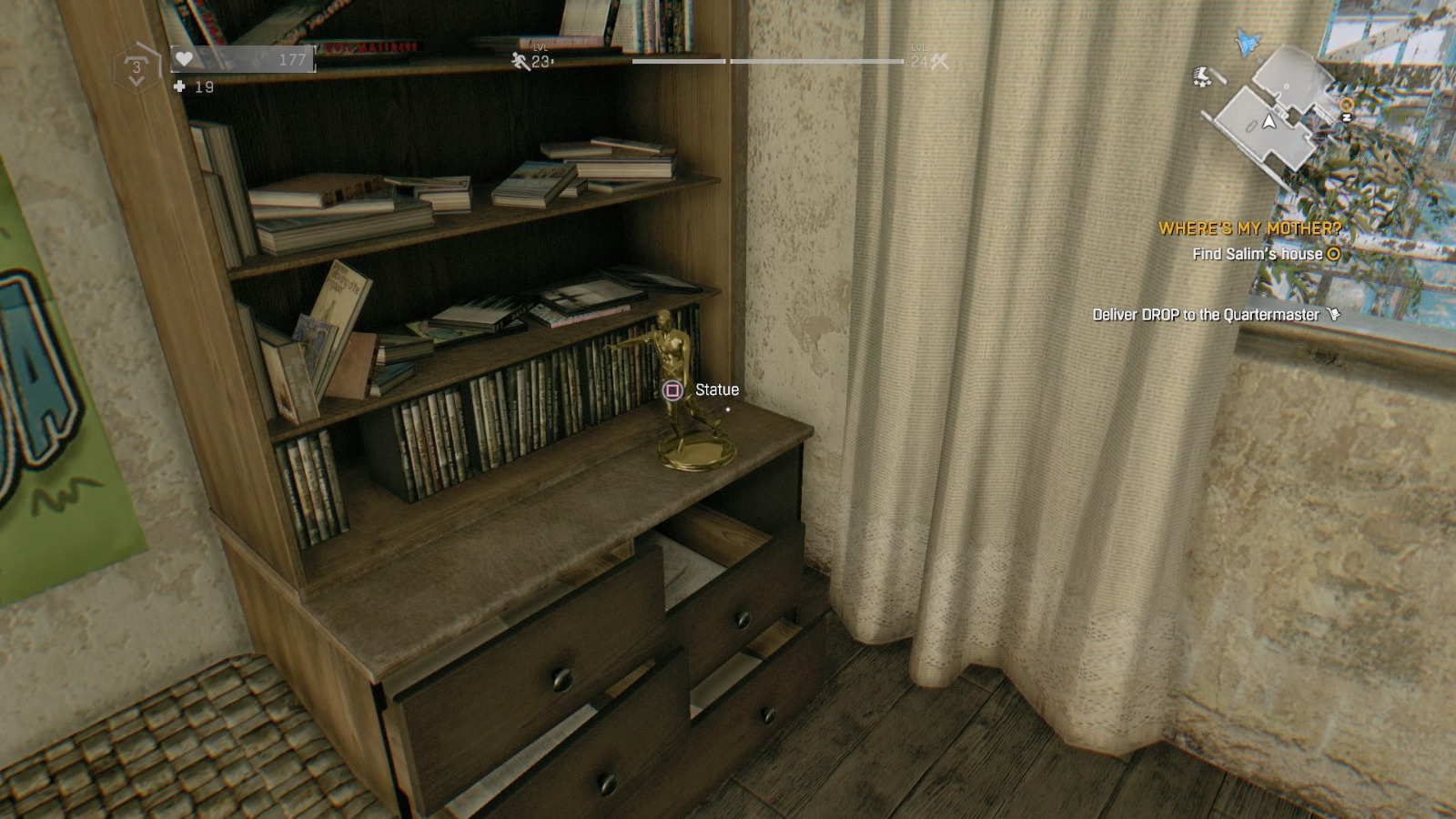Click the flag icon next to Quartermaster objective
The width and height of the screenshot is (1456, 819).
(x=1334, y=312)
